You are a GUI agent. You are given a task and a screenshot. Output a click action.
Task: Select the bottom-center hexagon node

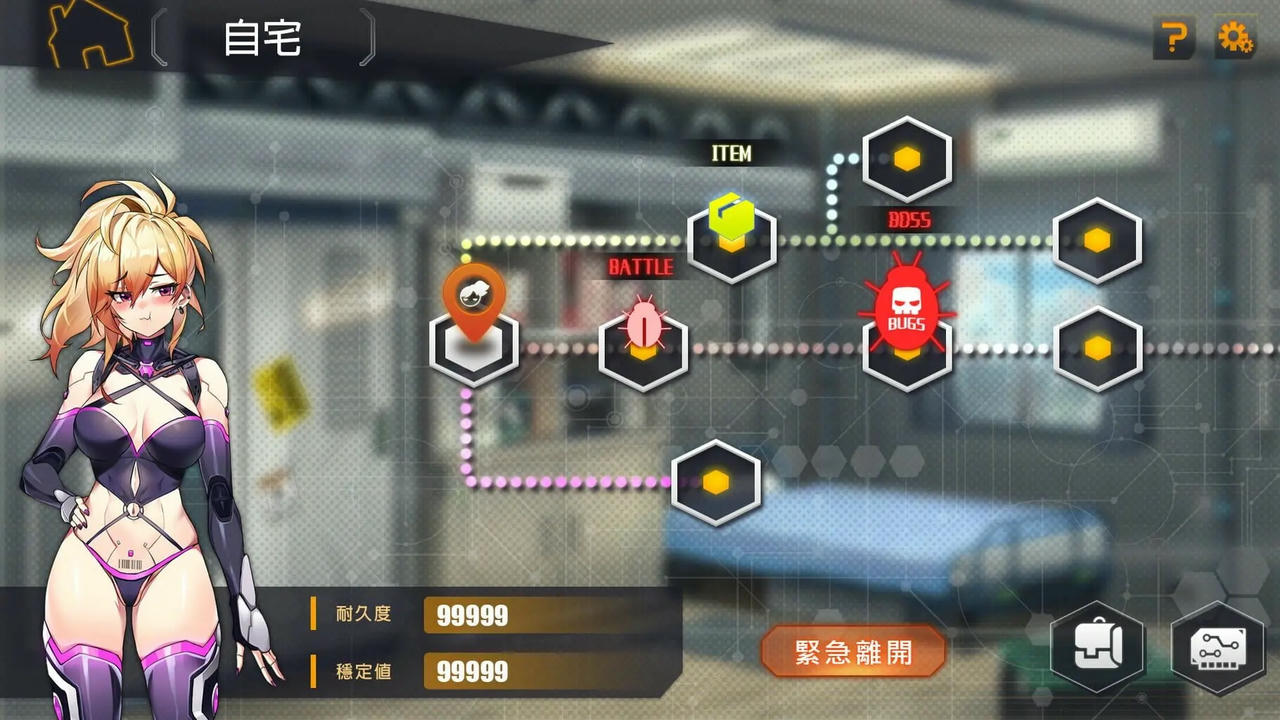(x=716, y=483)
